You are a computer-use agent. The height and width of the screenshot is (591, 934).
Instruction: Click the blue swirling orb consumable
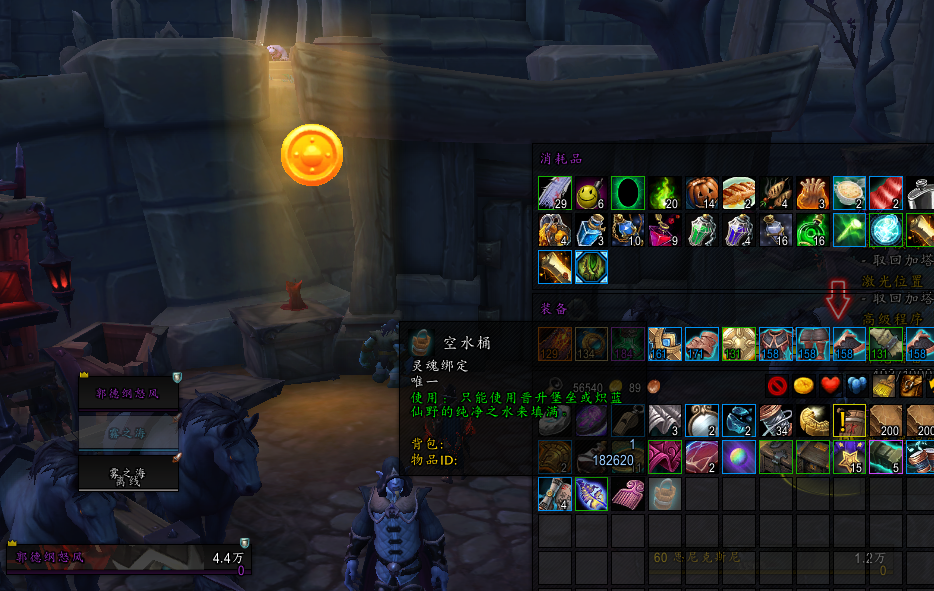coord(886,230)
